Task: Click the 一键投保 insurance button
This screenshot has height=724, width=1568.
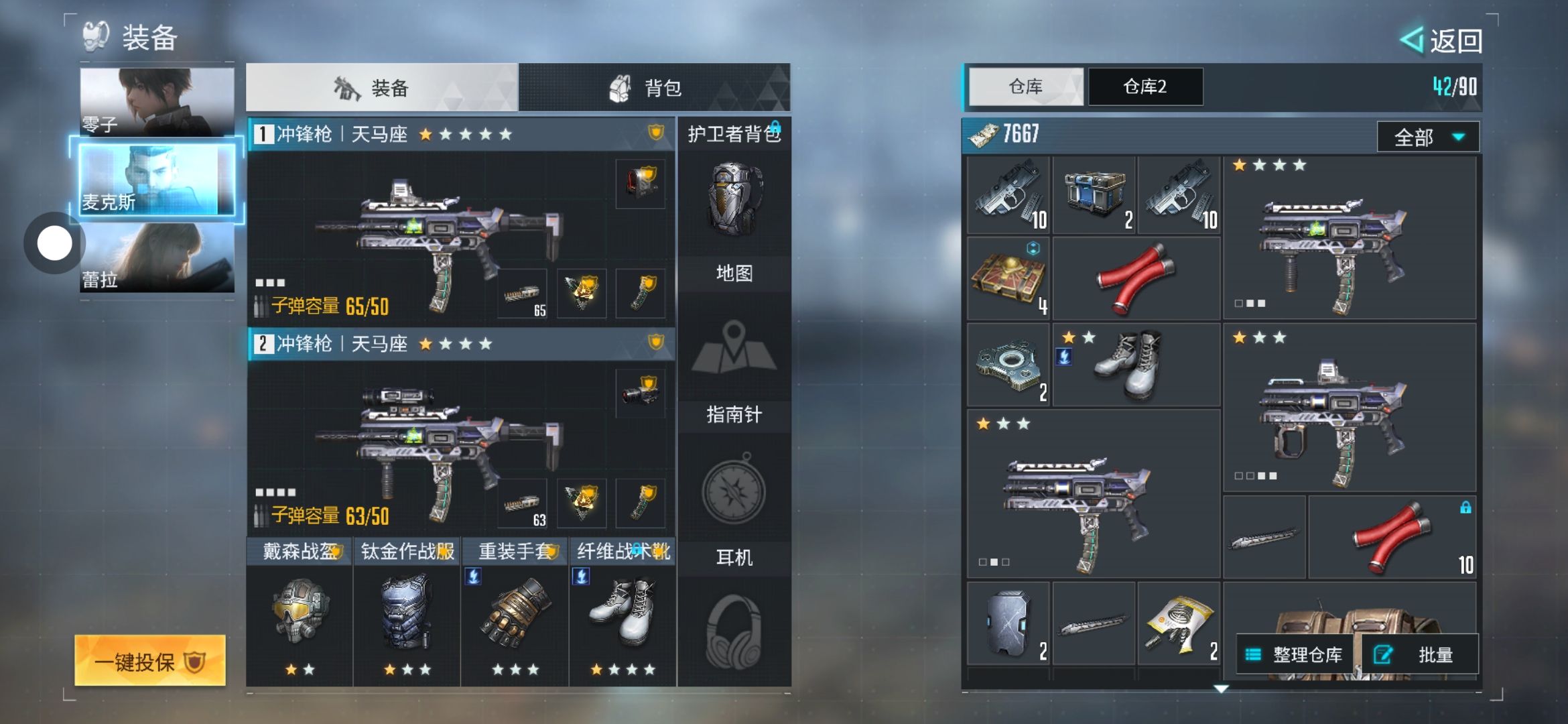Action: (149, 661)
